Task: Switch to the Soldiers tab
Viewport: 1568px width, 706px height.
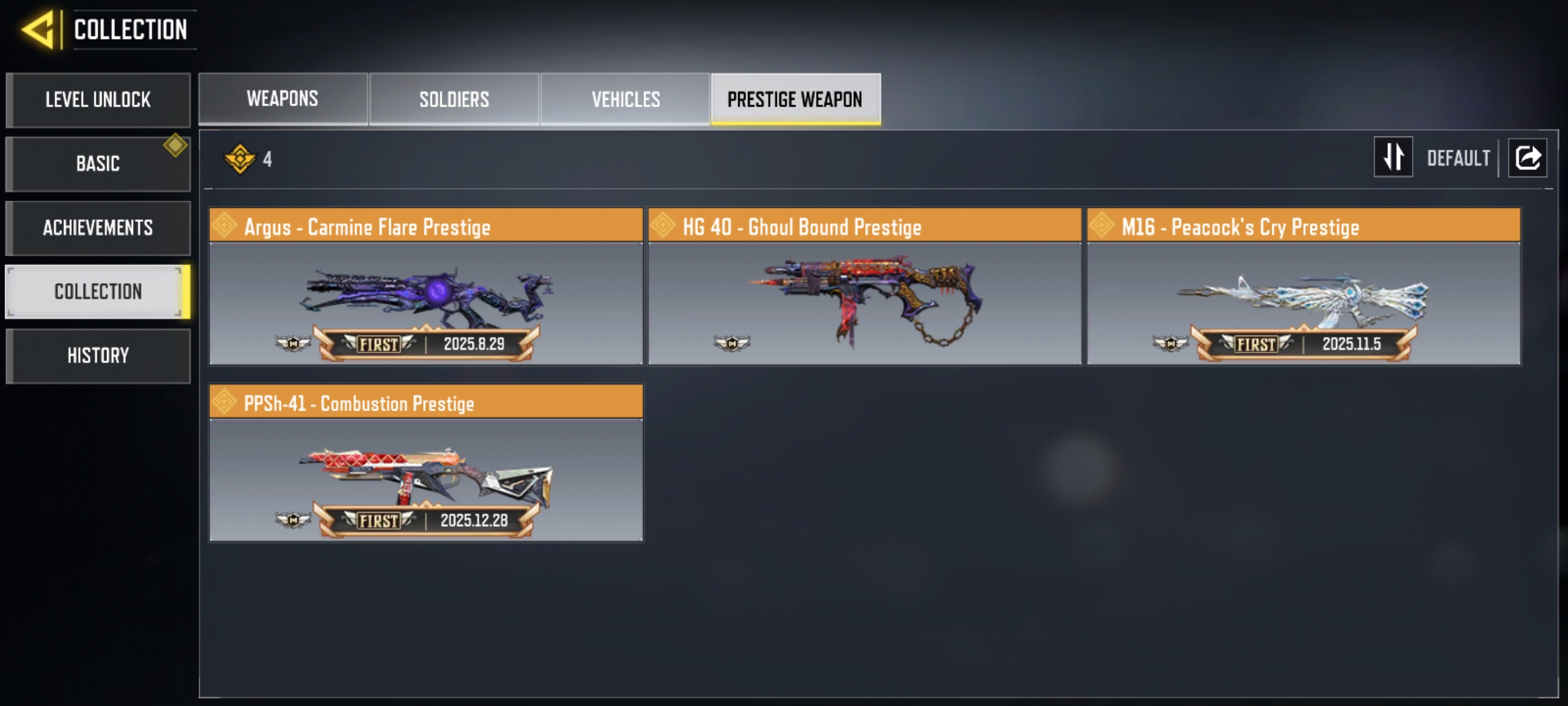Action: coord(454,99)
